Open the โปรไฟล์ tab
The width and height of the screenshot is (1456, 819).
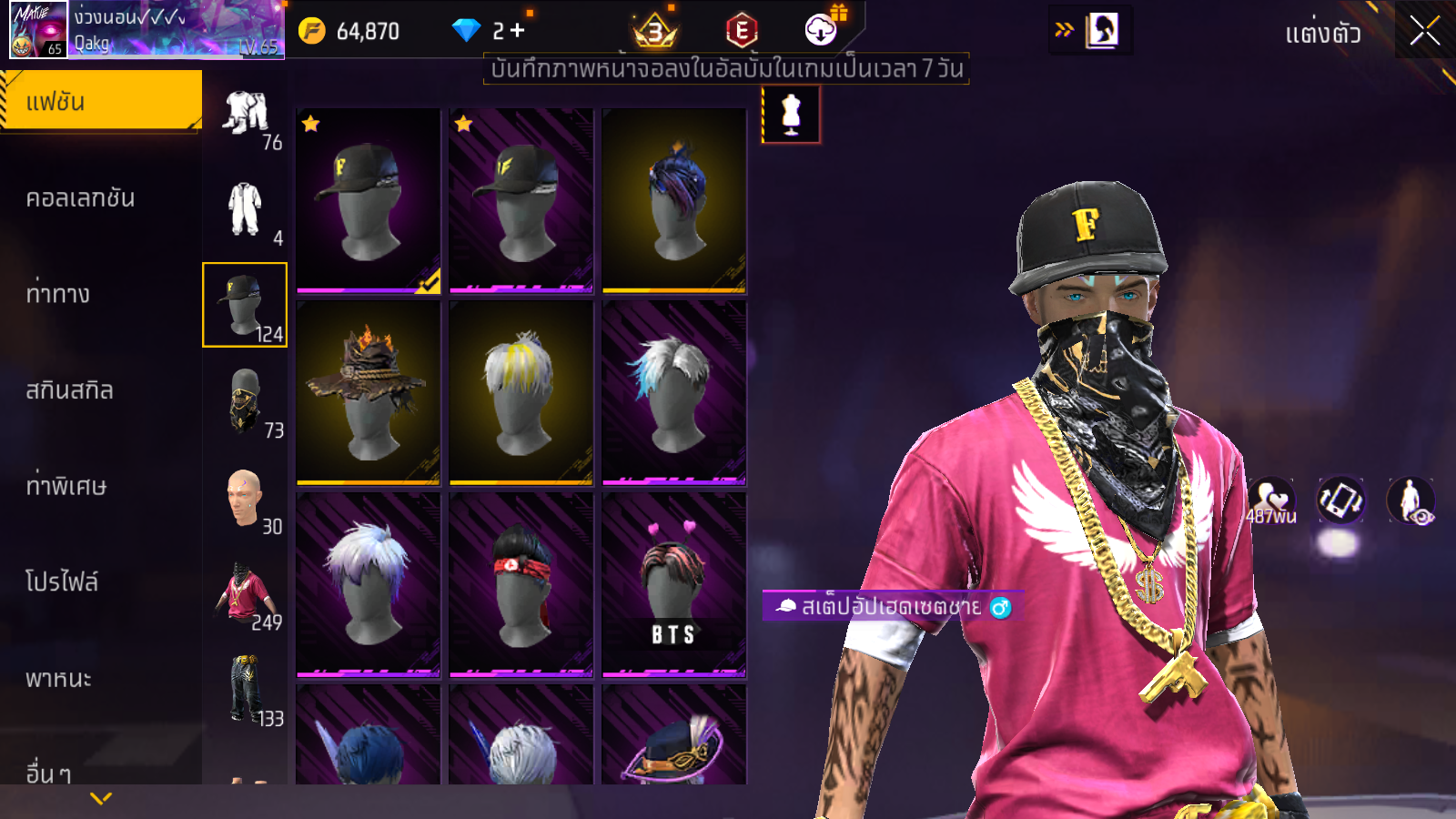point(62,582)
